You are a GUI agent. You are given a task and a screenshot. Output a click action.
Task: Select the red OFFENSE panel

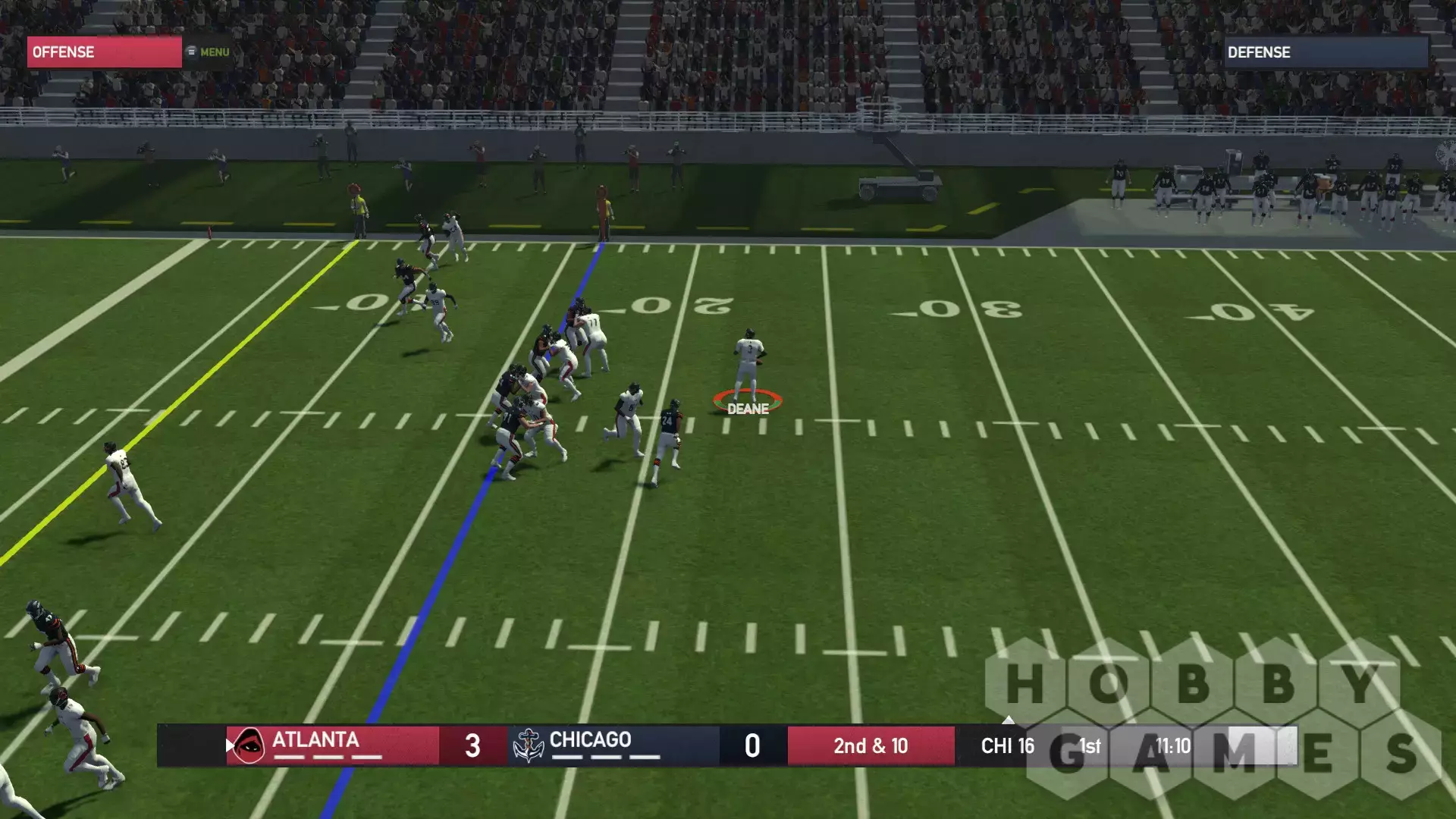(x=105, y=52)
